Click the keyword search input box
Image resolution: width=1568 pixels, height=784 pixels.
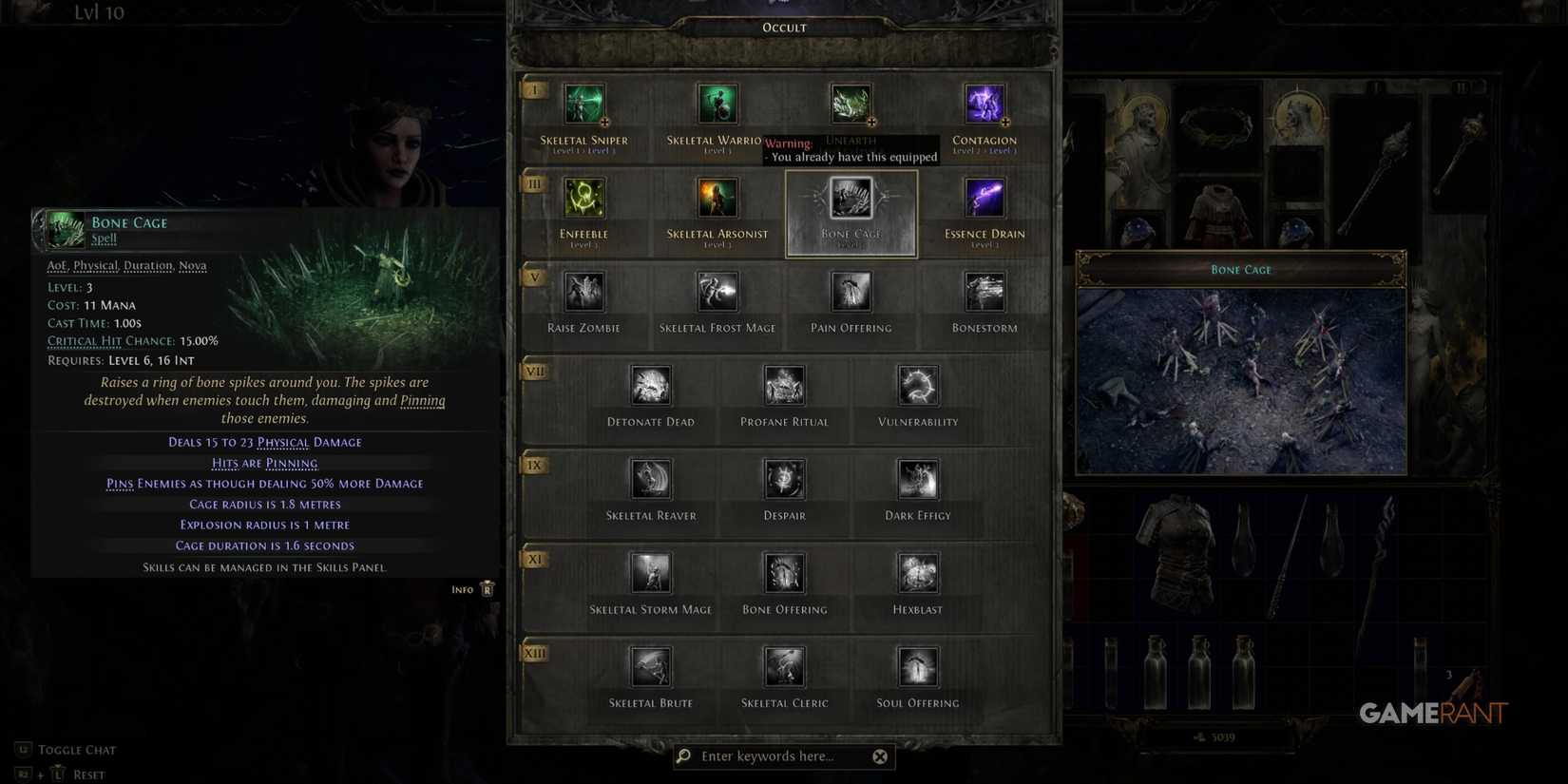[779, 755]
